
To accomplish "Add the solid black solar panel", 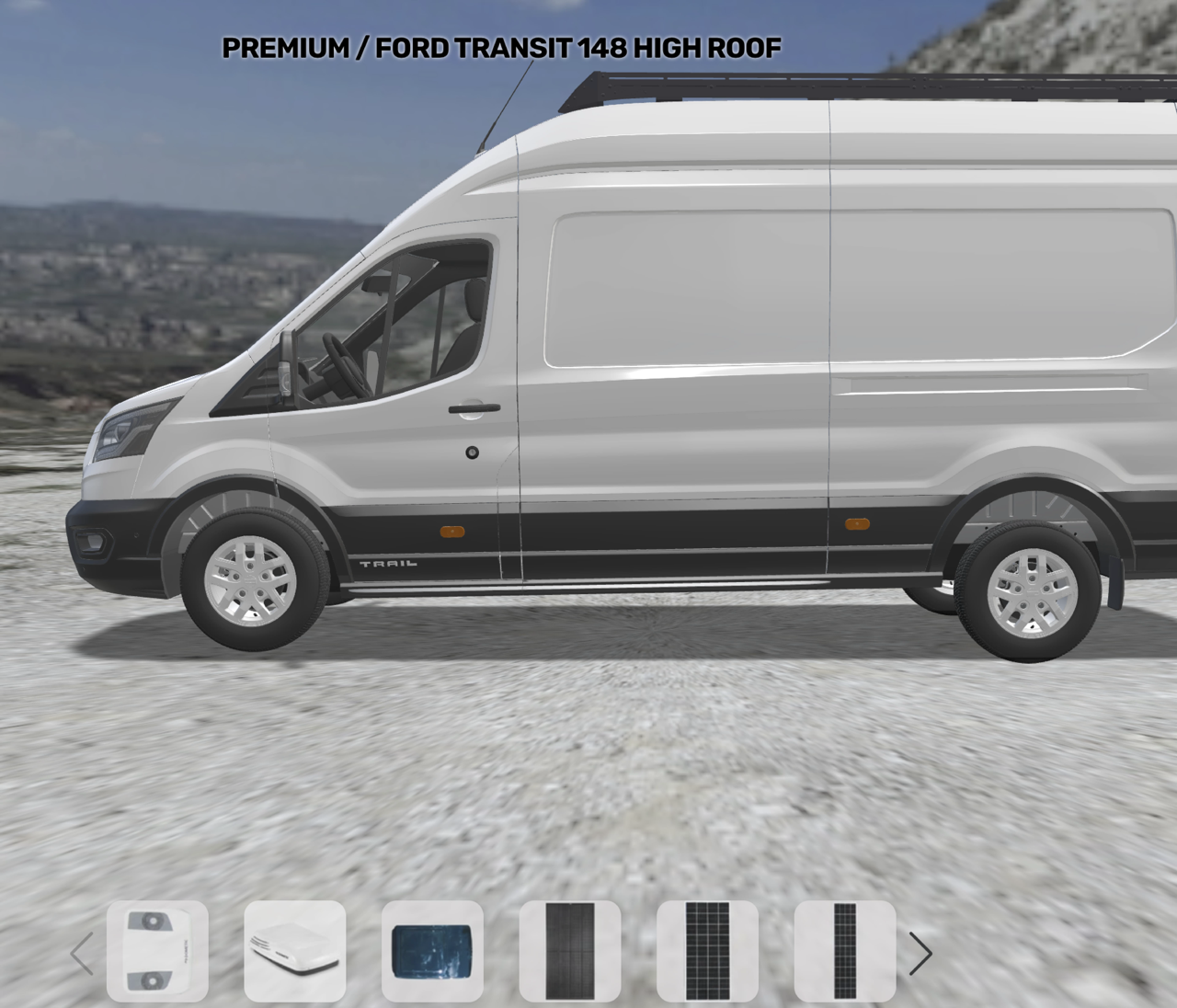I will (570, 951).
